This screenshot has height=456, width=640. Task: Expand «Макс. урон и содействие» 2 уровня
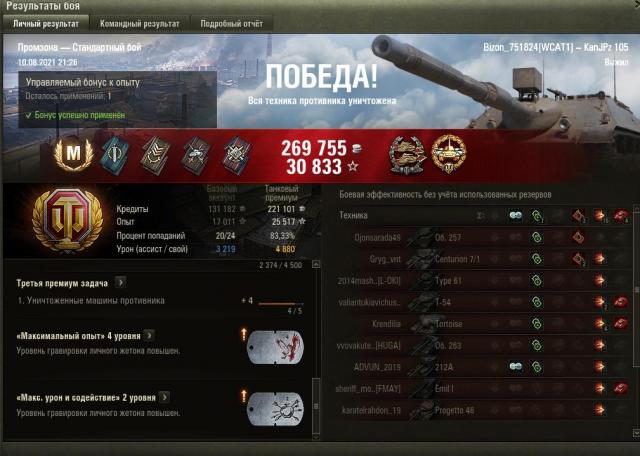[164, 397]
